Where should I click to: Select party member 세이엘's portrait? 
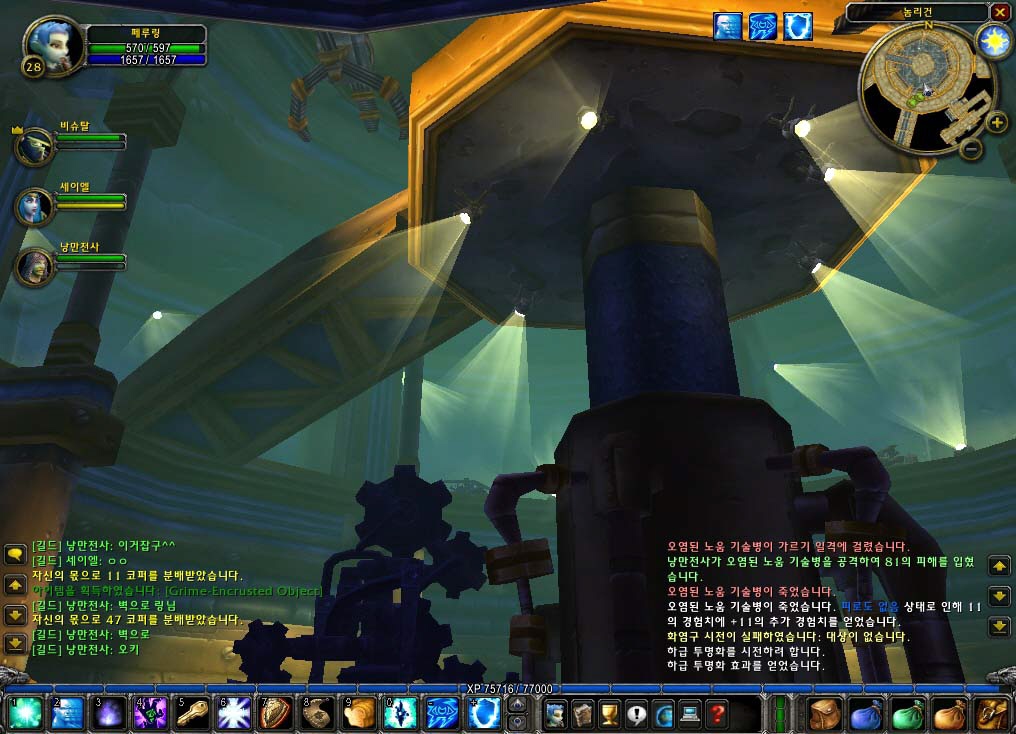(x=34, y=205)
